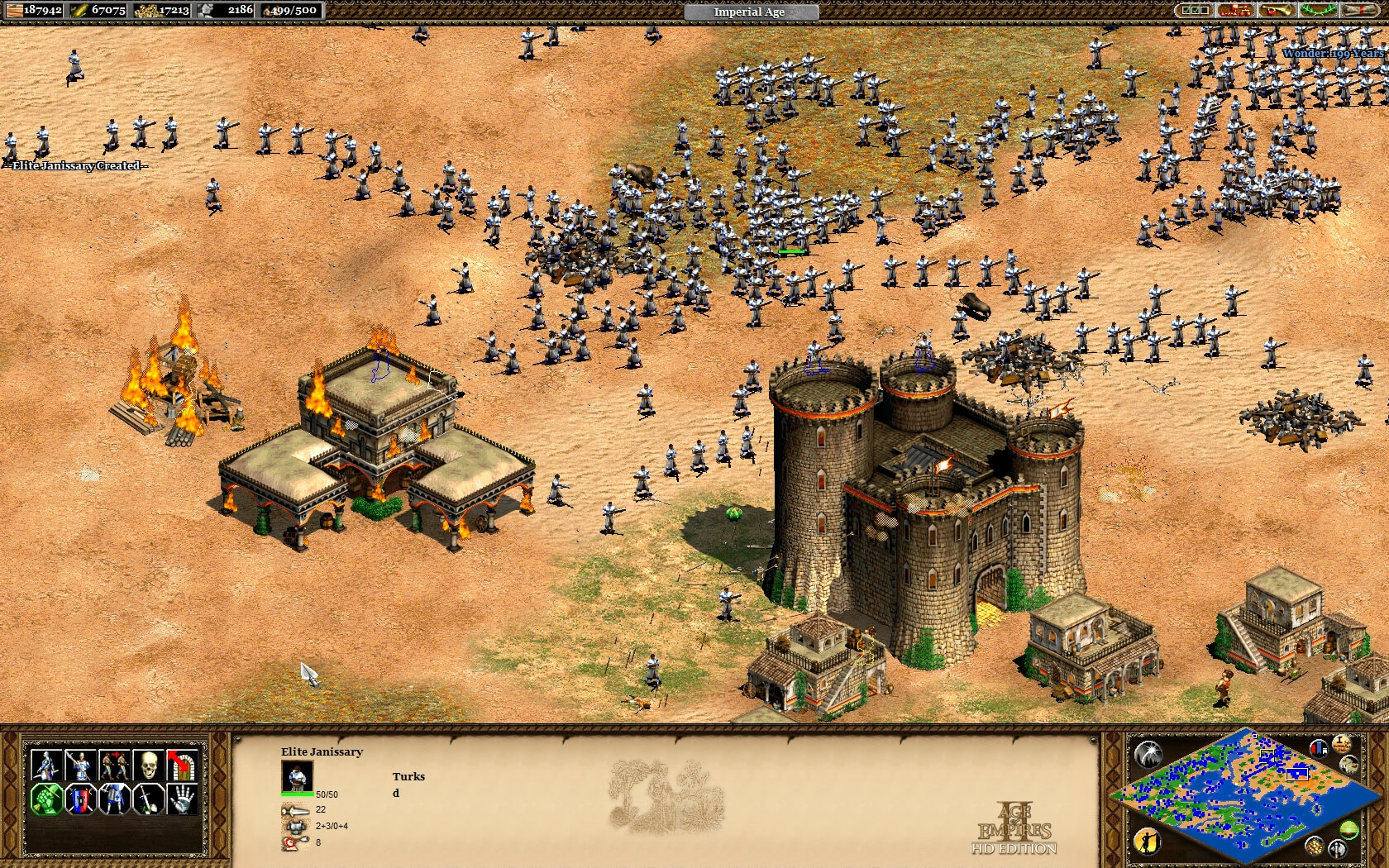
Task: Click the idle villager button
Action: [1148, 842]
